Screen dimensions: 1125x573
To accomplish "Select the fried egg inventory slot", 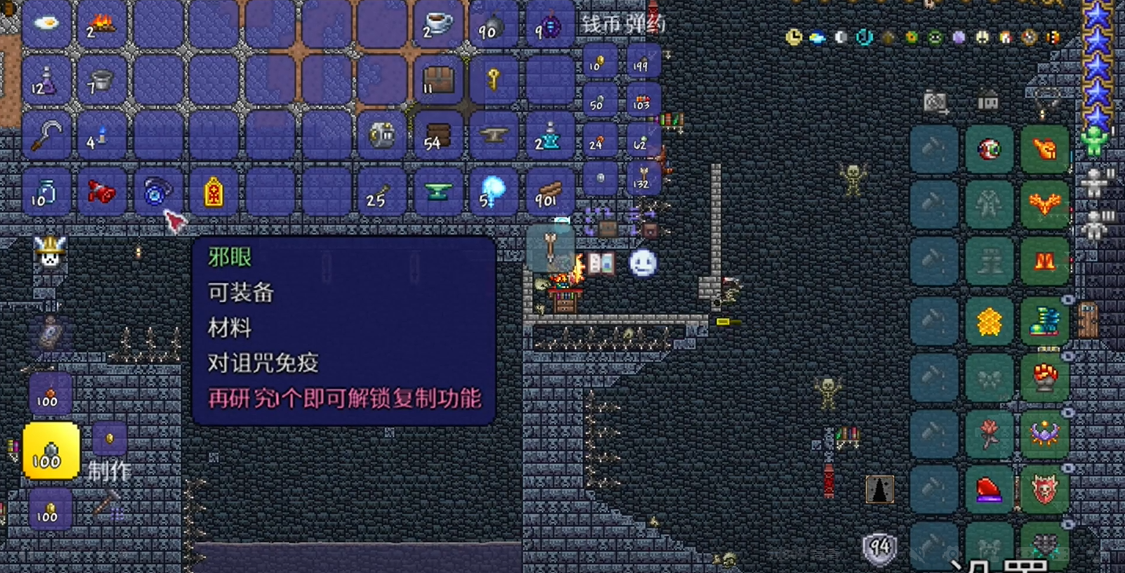I will click(x=46, y=23).
